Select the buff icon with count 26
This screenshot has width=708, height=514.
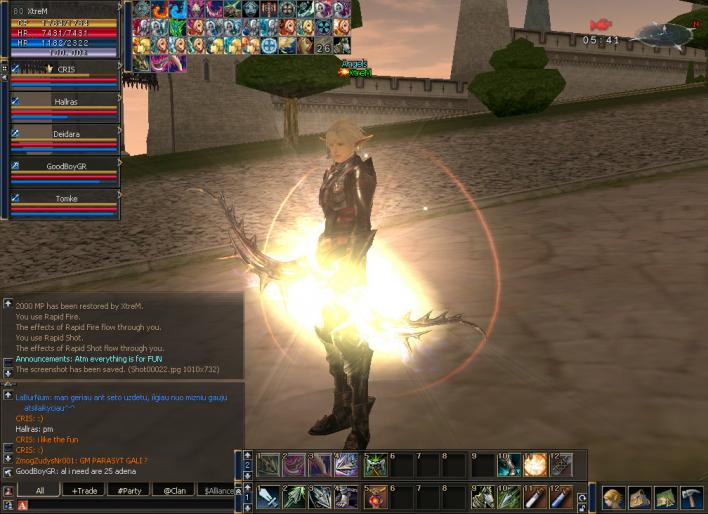[x=323, y=46]
